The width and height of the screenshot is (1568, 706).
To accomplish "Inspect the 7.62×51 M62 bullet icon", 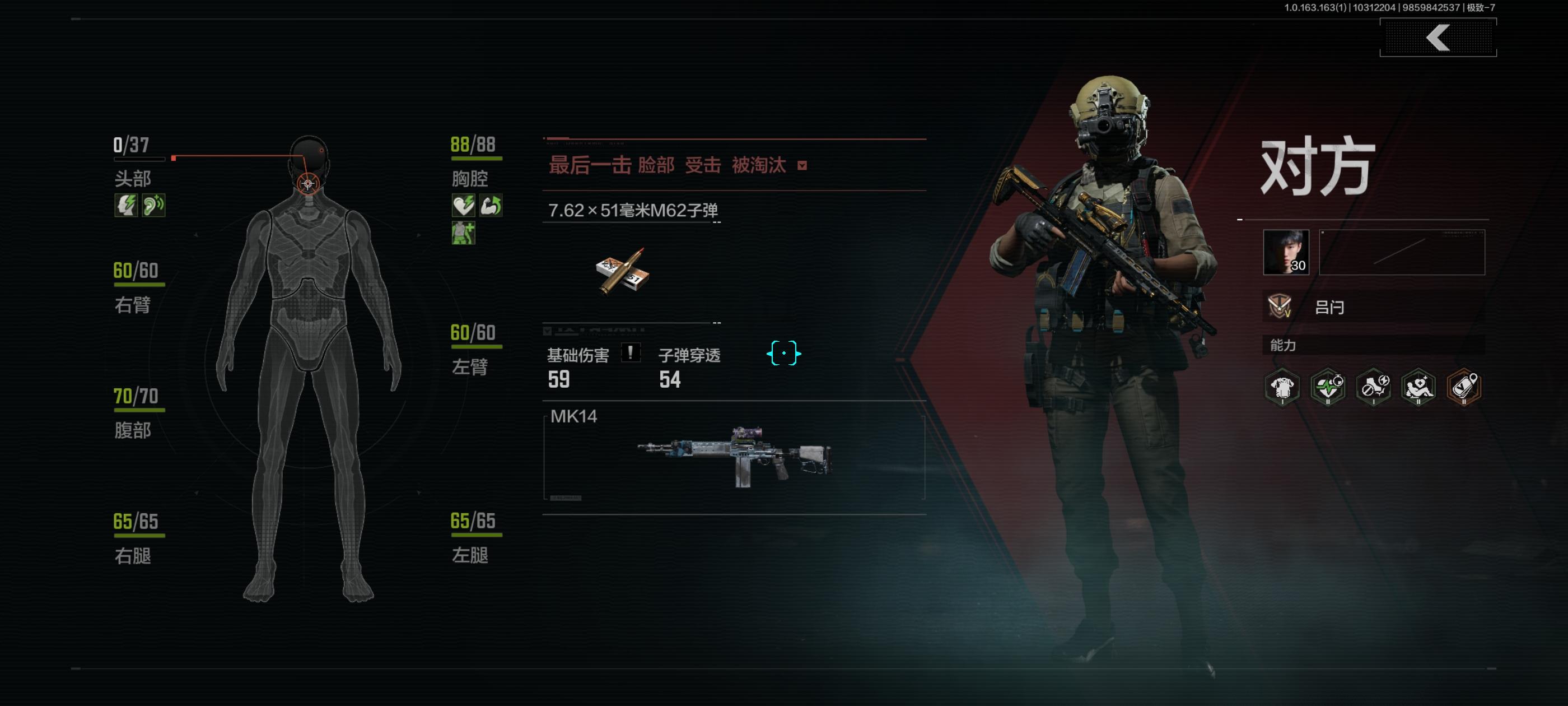I will click(x=623, y=271).
